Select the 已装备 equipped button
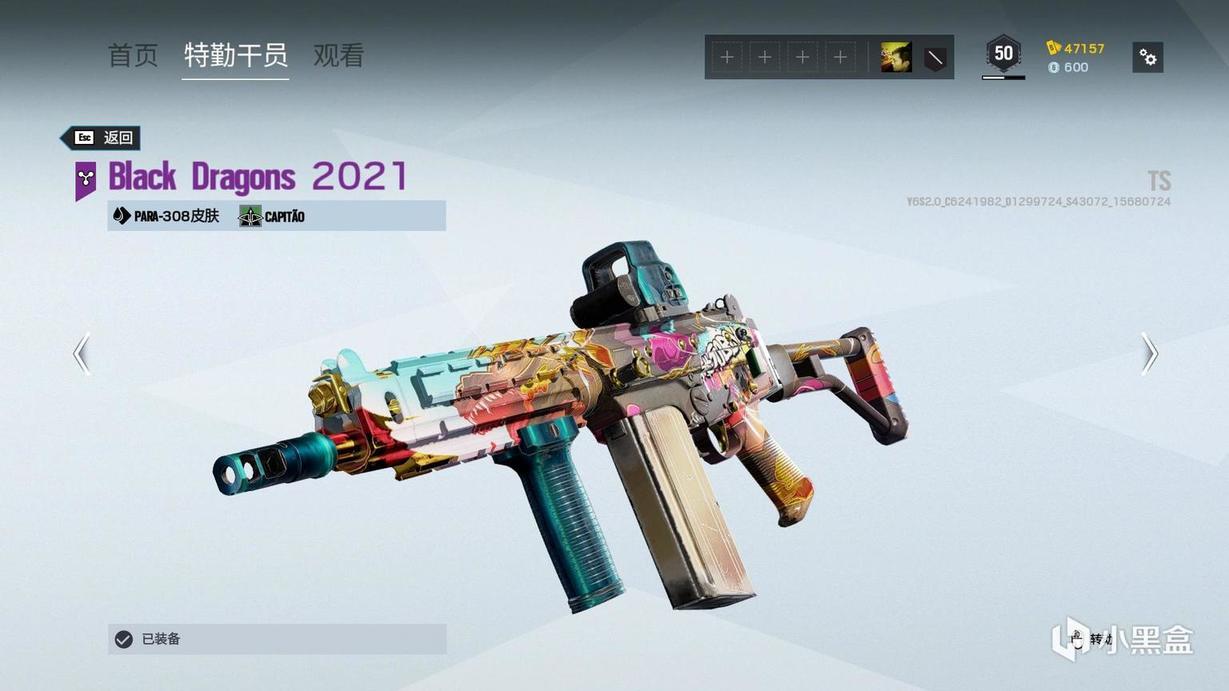The width and height of the screenshot is (1229, 691). (277, 639)
